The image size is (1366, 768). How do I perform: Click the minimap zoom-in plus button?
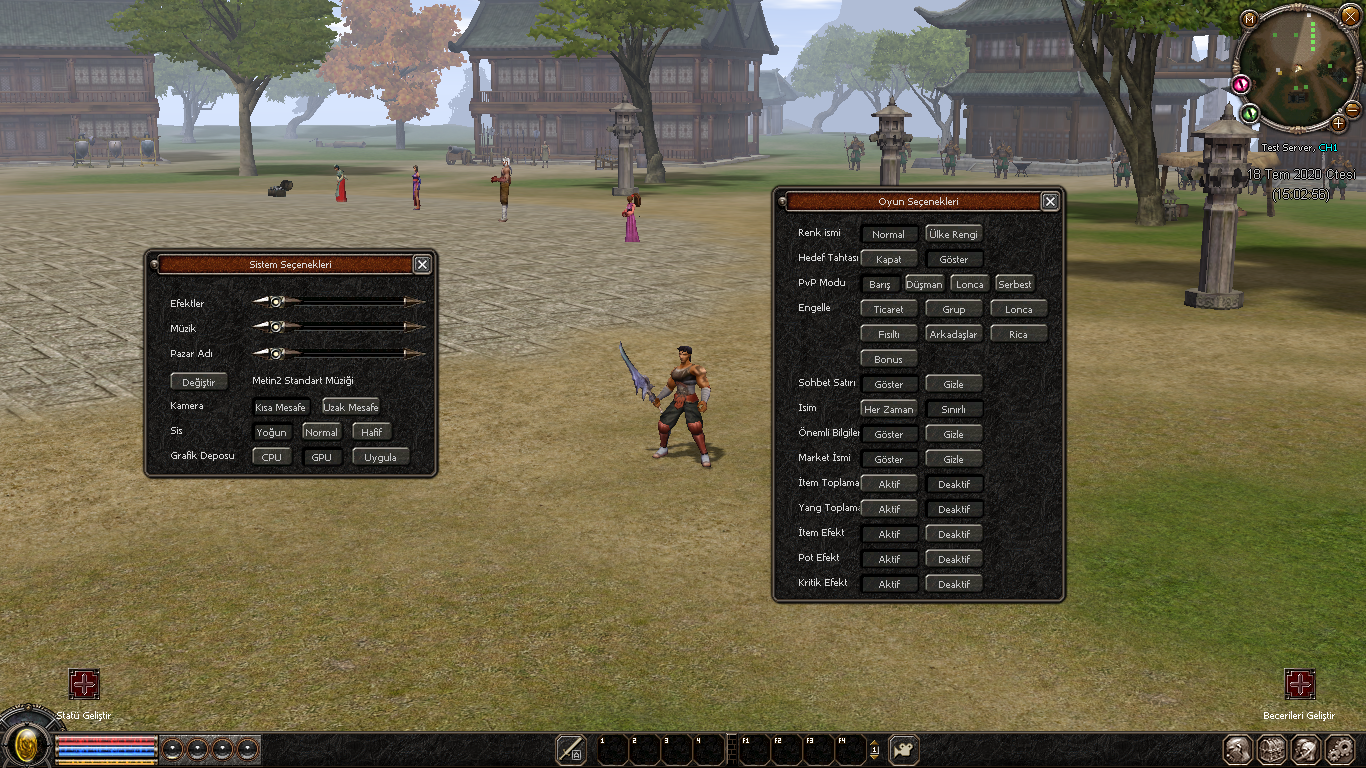point(1338,123)
